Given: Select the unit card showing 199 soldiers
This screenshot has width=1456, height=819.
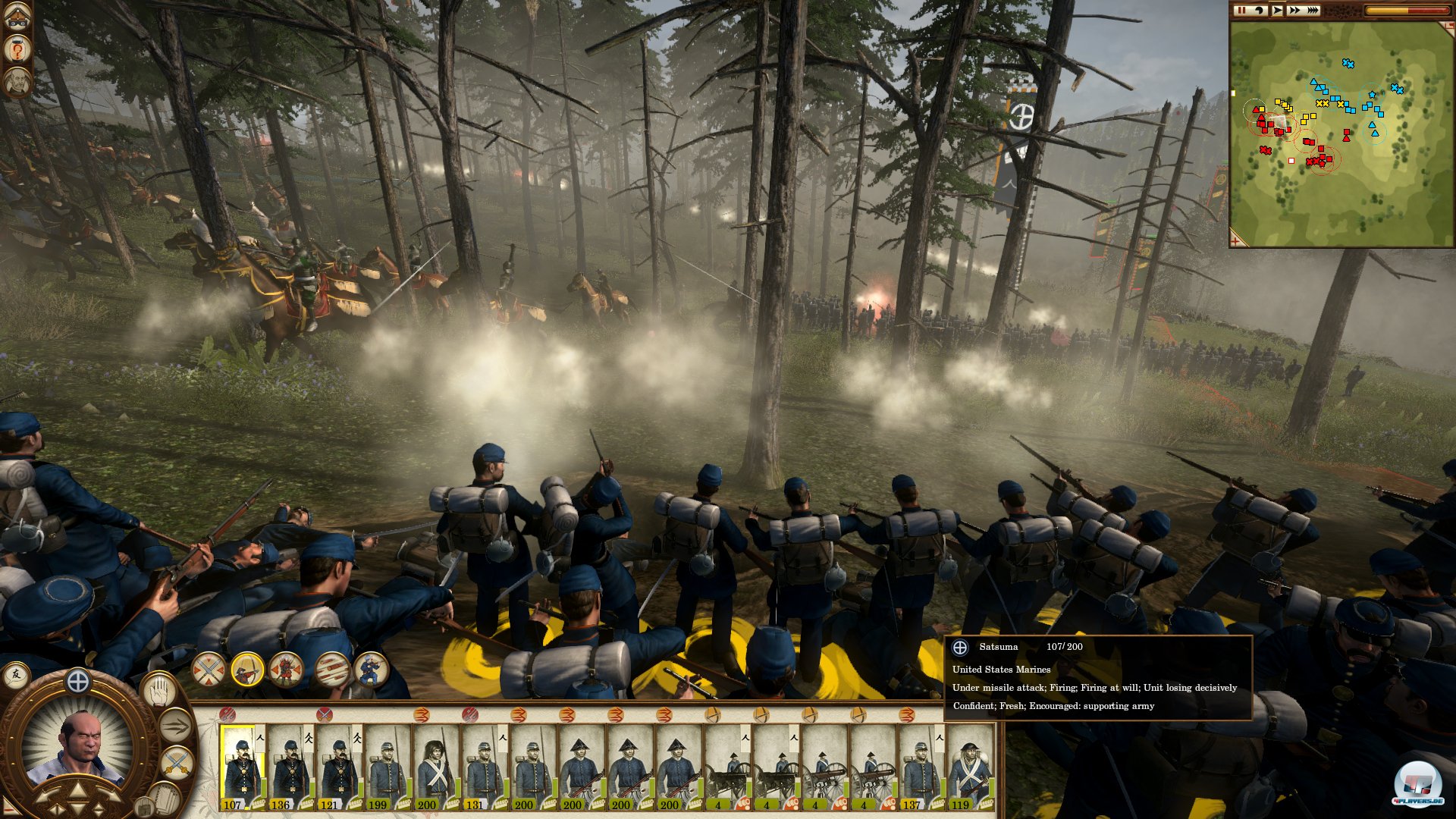Looking at the screenshot, I should 388,767.
